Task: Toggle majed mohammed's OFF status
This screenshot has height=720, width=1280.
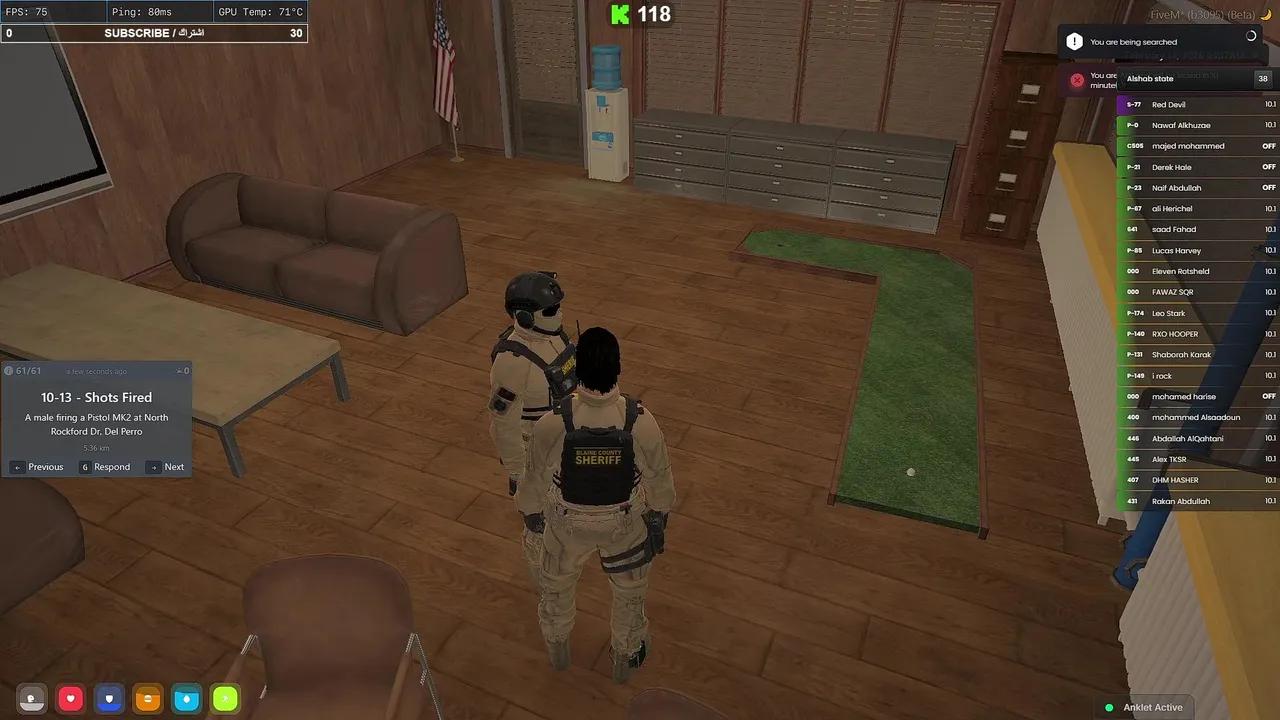Action: pos(1268,146)
